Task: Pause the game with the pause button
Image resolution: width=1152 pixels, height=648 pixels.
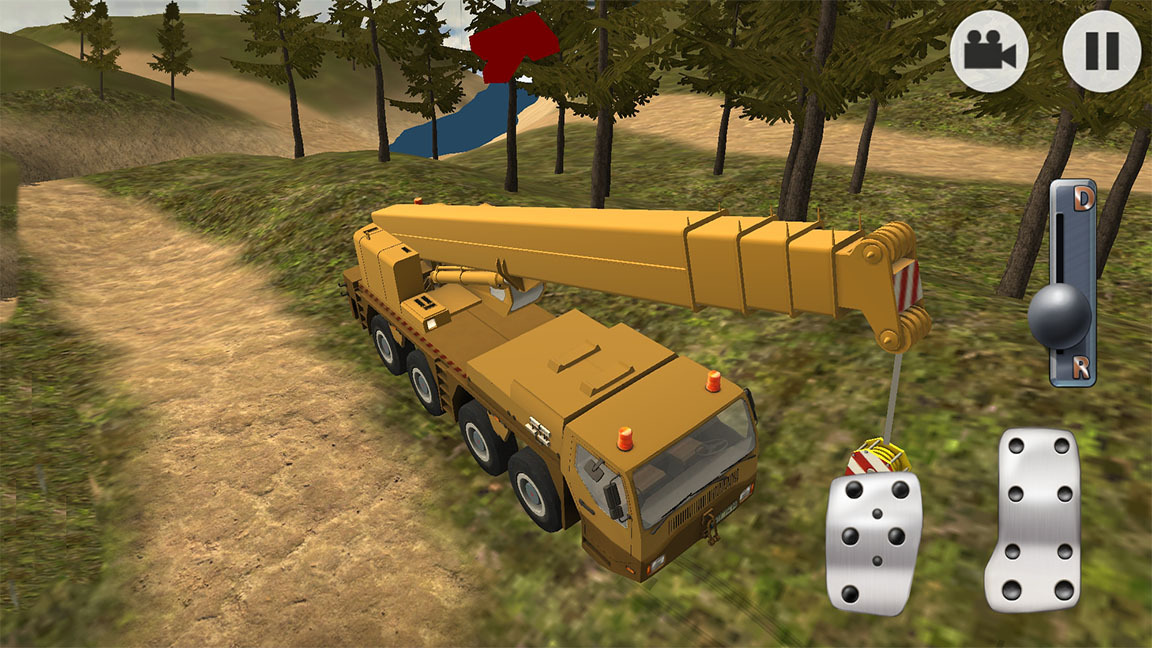Action: click(1101, 51)
